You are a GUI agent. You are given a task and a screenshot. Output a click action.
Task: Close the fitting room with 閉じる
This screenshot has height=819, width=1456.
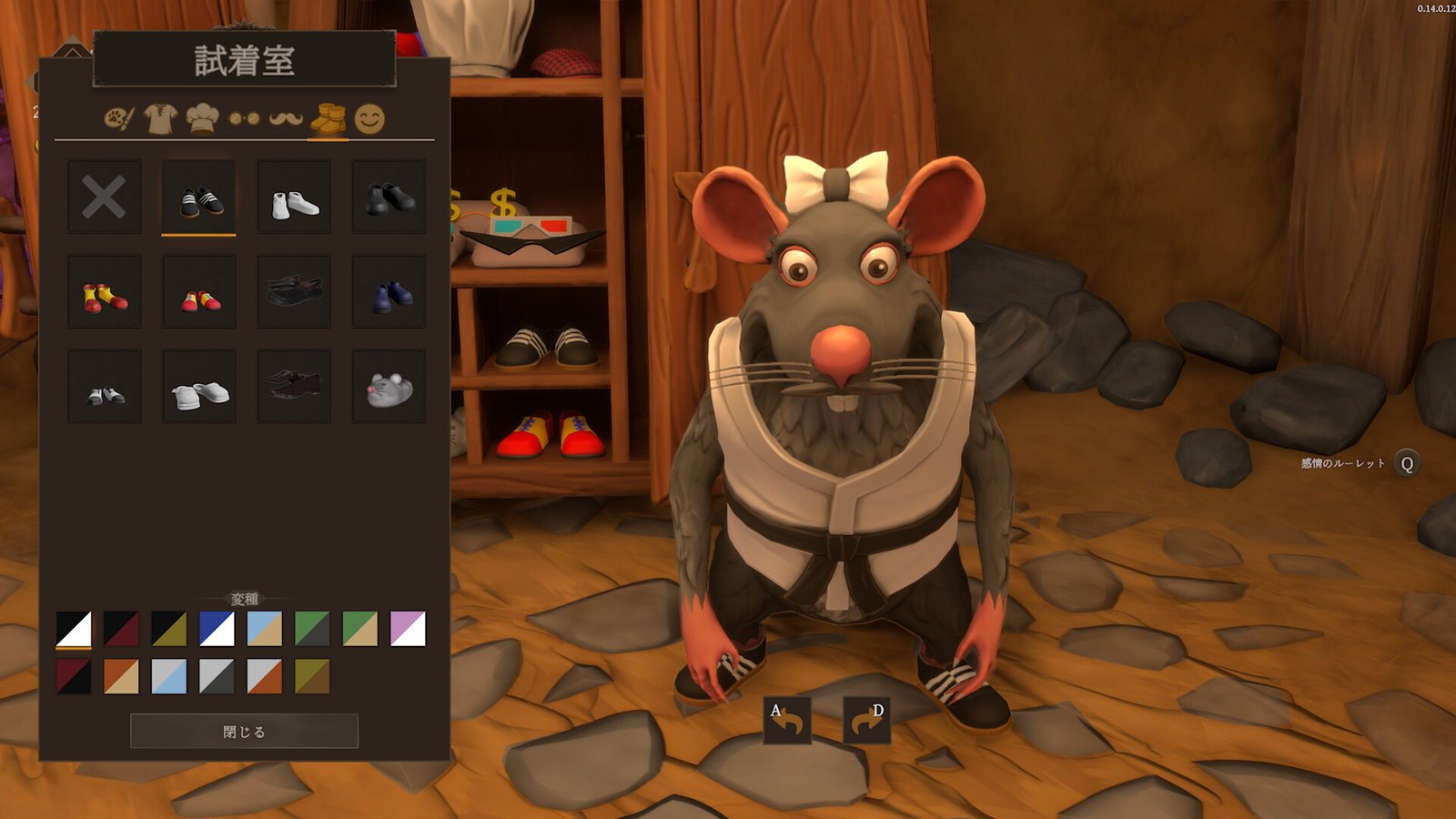pyautogui.click(x=244, y=731)
